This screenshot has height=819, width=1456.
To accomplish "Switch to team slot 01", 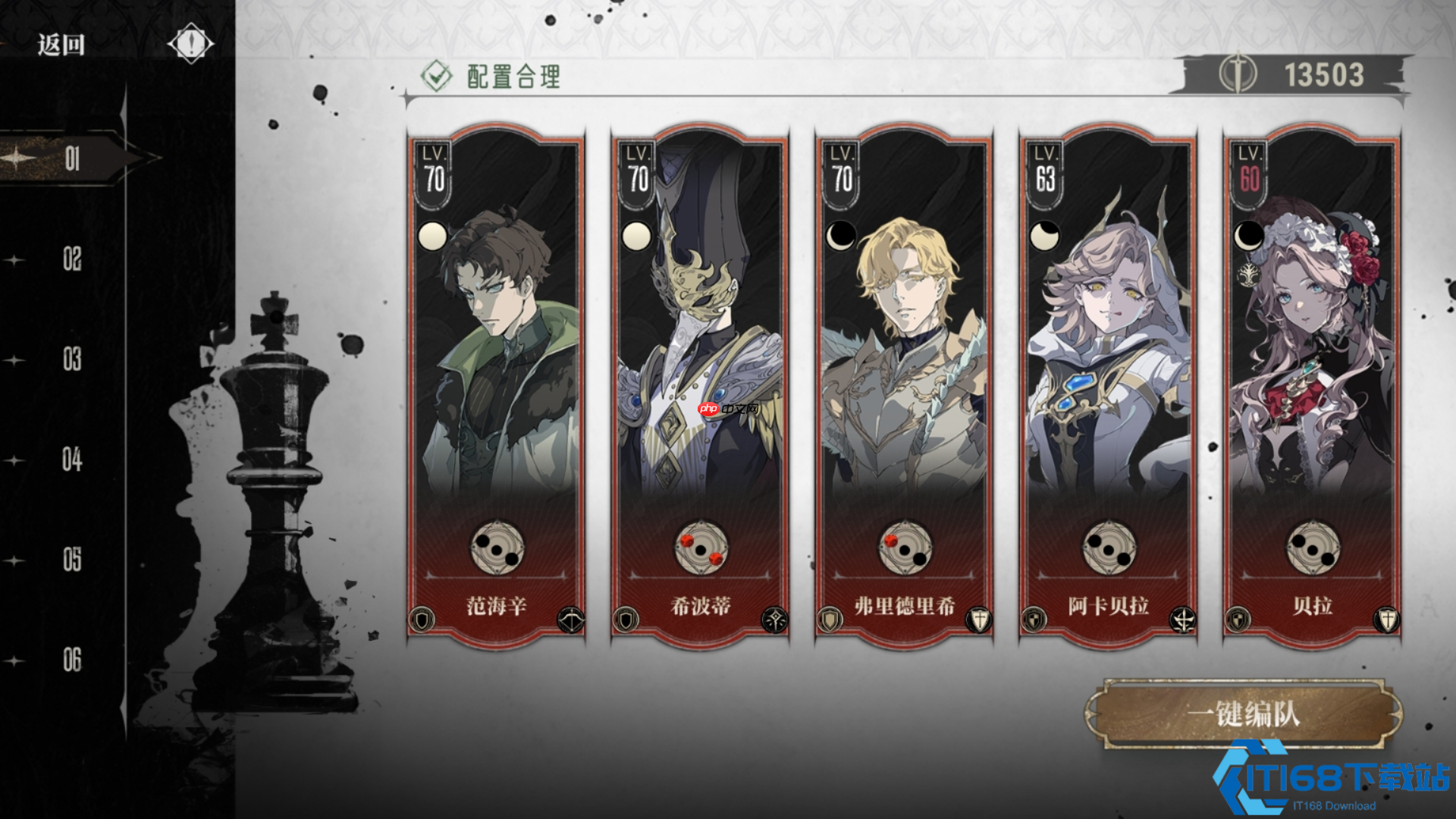I will [71, 158].
